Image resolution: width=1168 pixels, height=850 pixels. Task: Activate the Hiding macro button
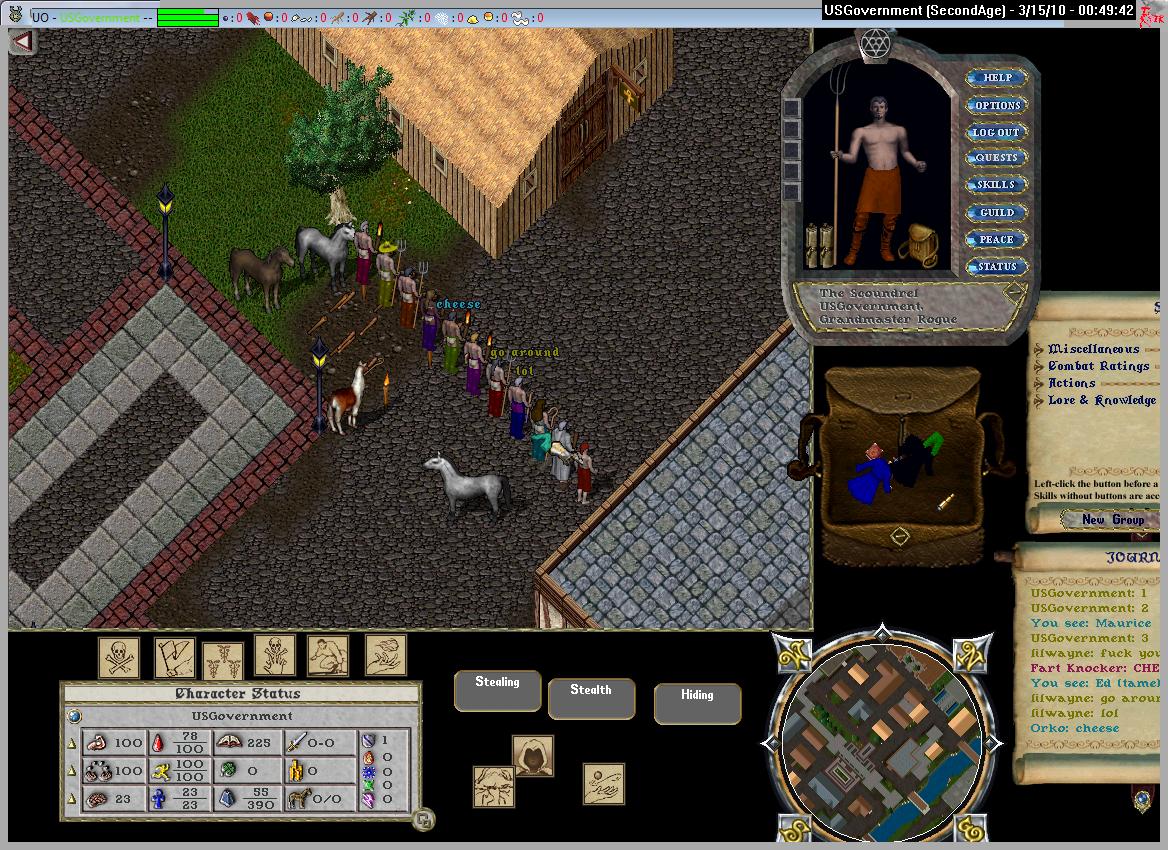pos(697,701)
